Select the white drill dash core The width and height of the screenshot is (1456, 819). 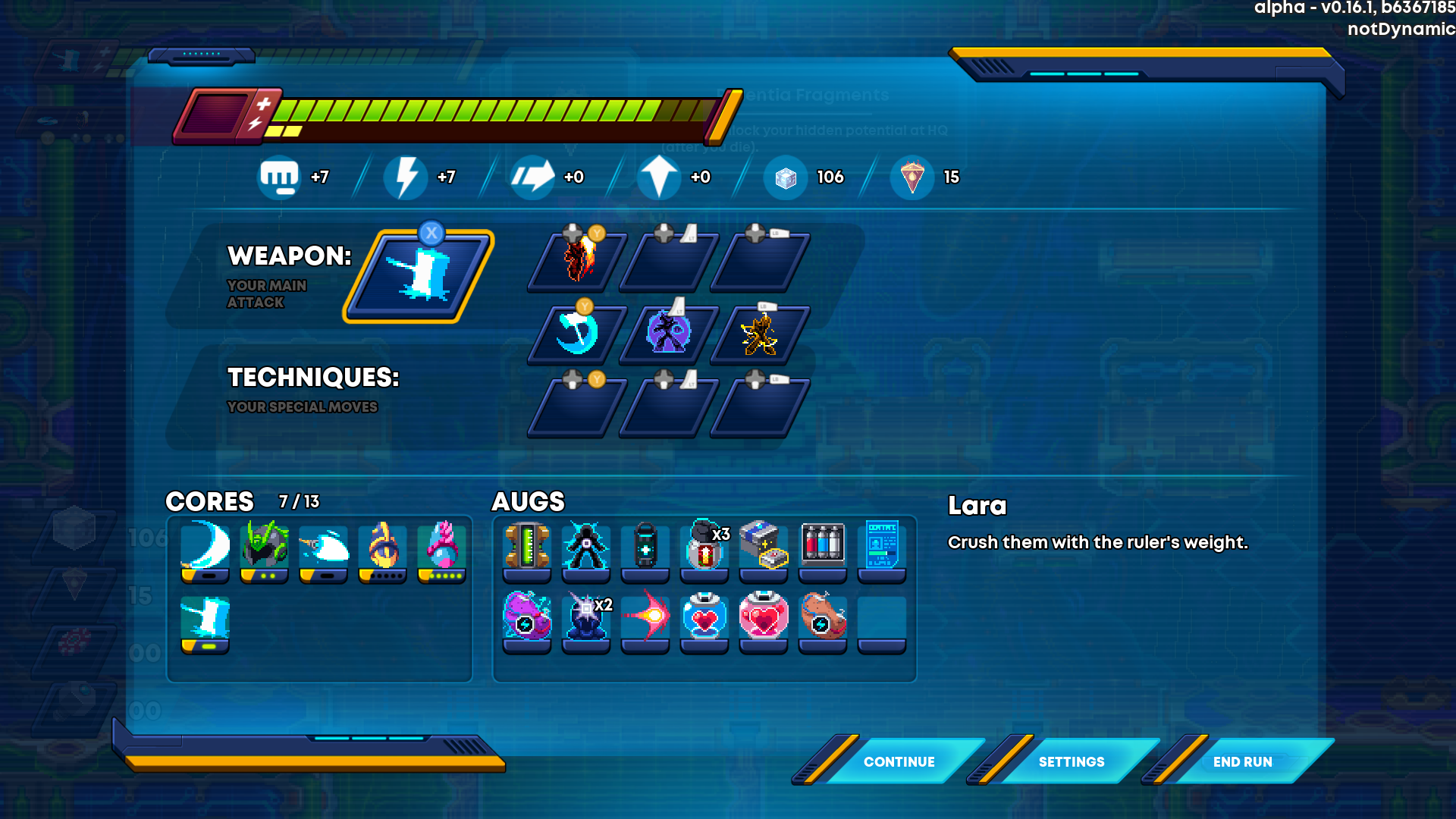click(324, 546)
